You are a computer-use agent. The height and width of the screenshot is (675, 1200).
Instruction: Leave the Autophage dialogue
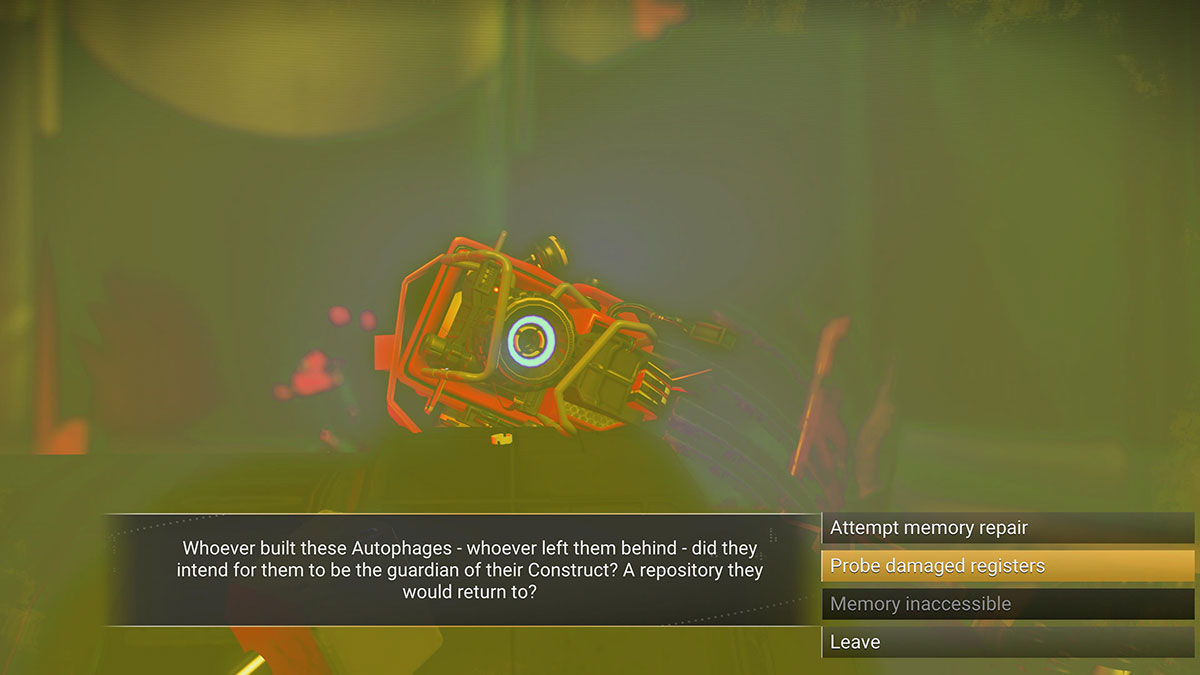click(1008, 642)
